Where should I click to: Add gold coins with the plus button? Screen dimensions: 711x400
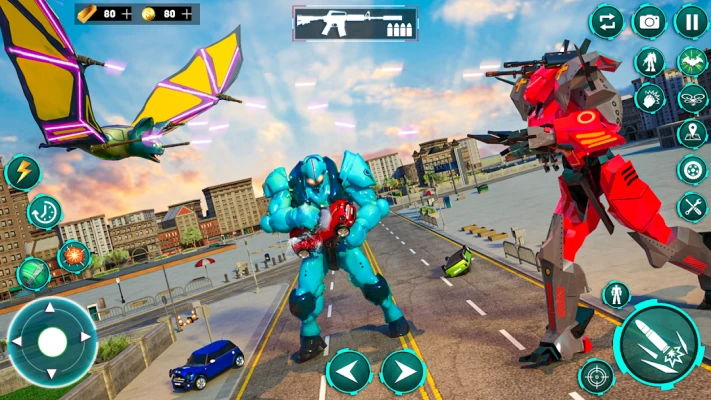click(x=186, y=14)
